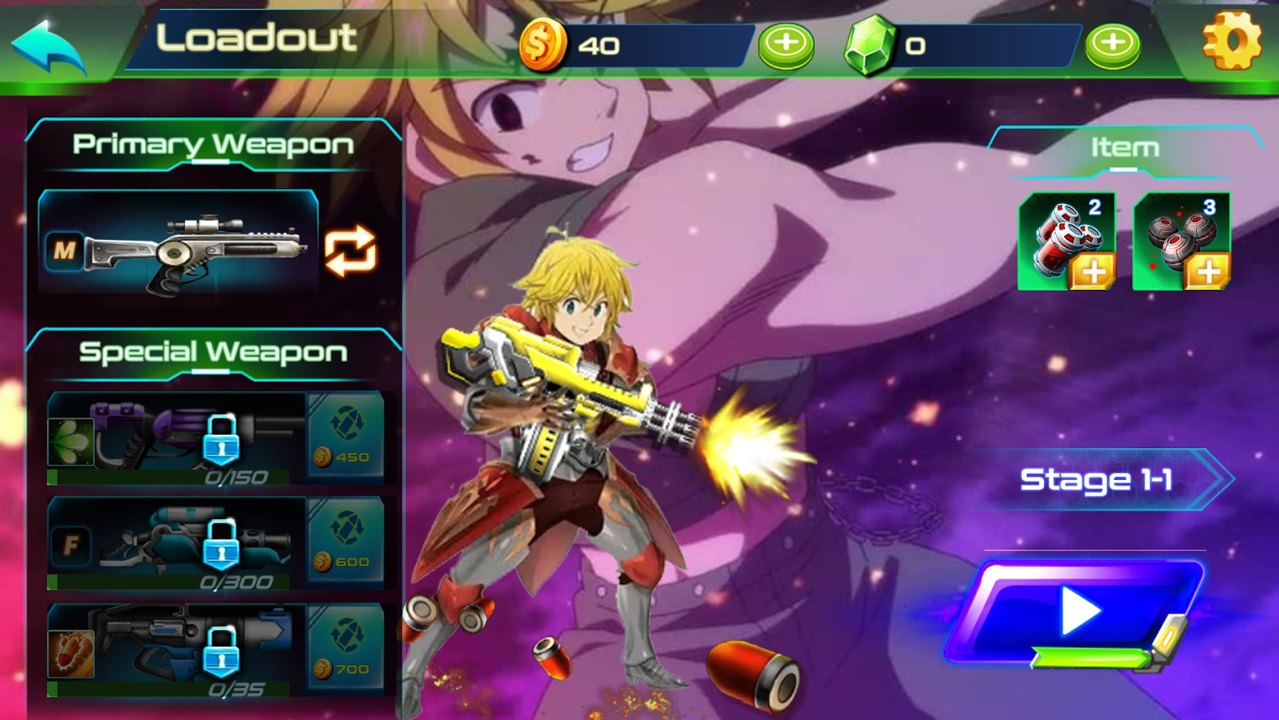Viewport: 1279px width, 720px height.
Task: Choose the Stage 1-1 selector
Action: pos(1100,480)
